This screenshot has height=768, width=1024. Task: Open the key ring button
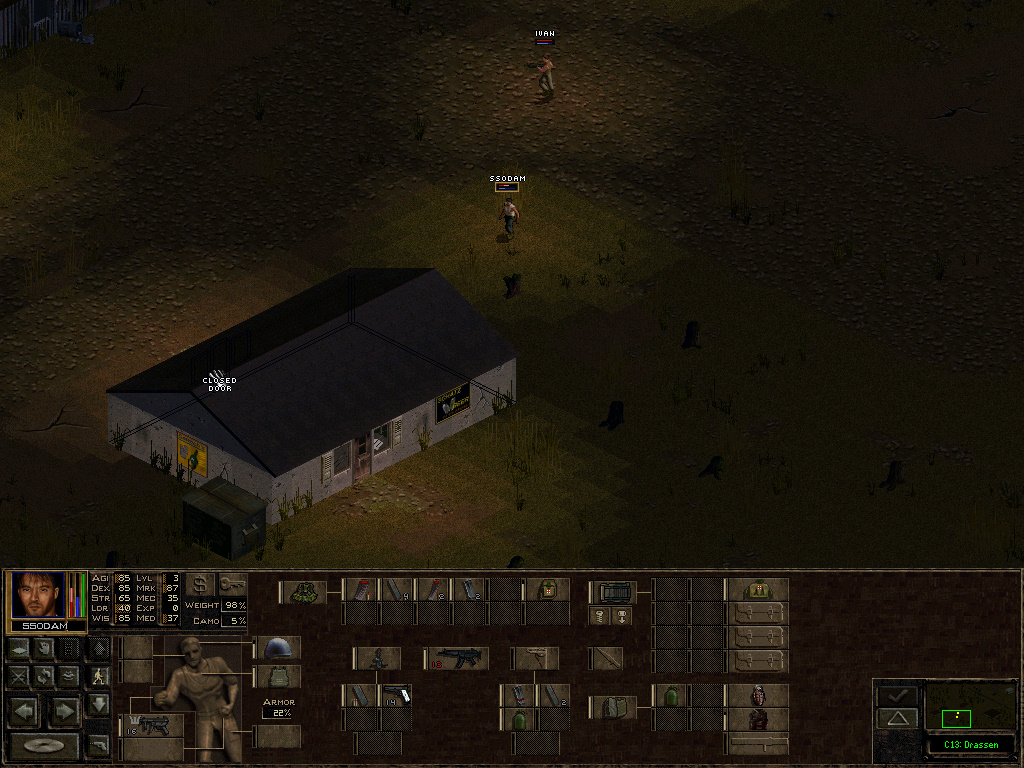tap(233, 585)
